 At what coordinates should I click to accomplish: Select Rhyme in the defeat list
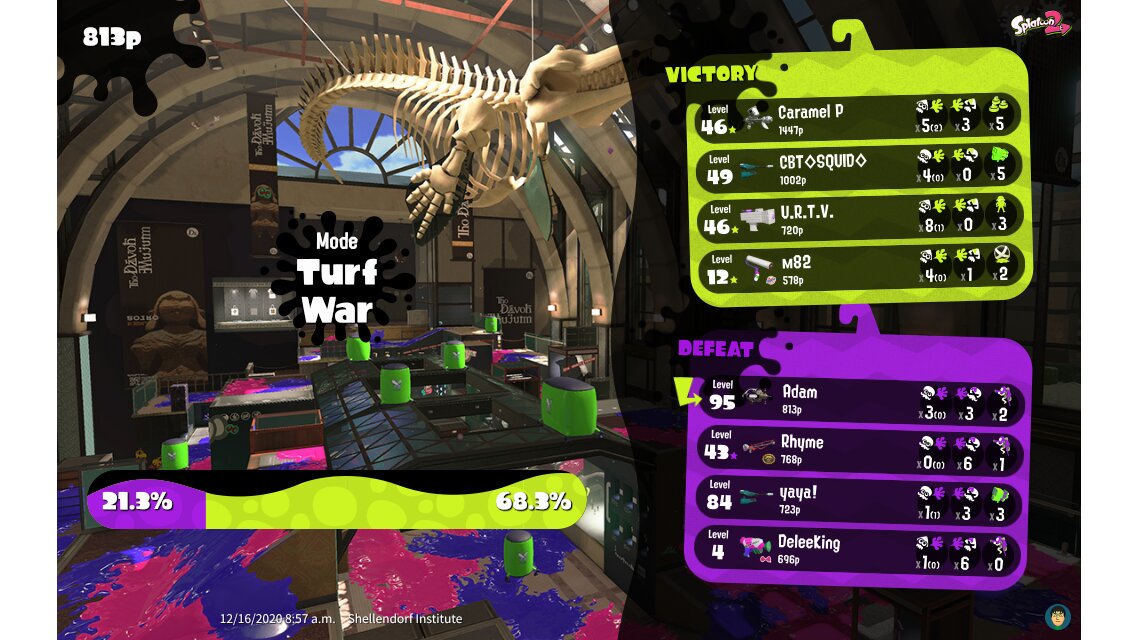click(858, 449)
